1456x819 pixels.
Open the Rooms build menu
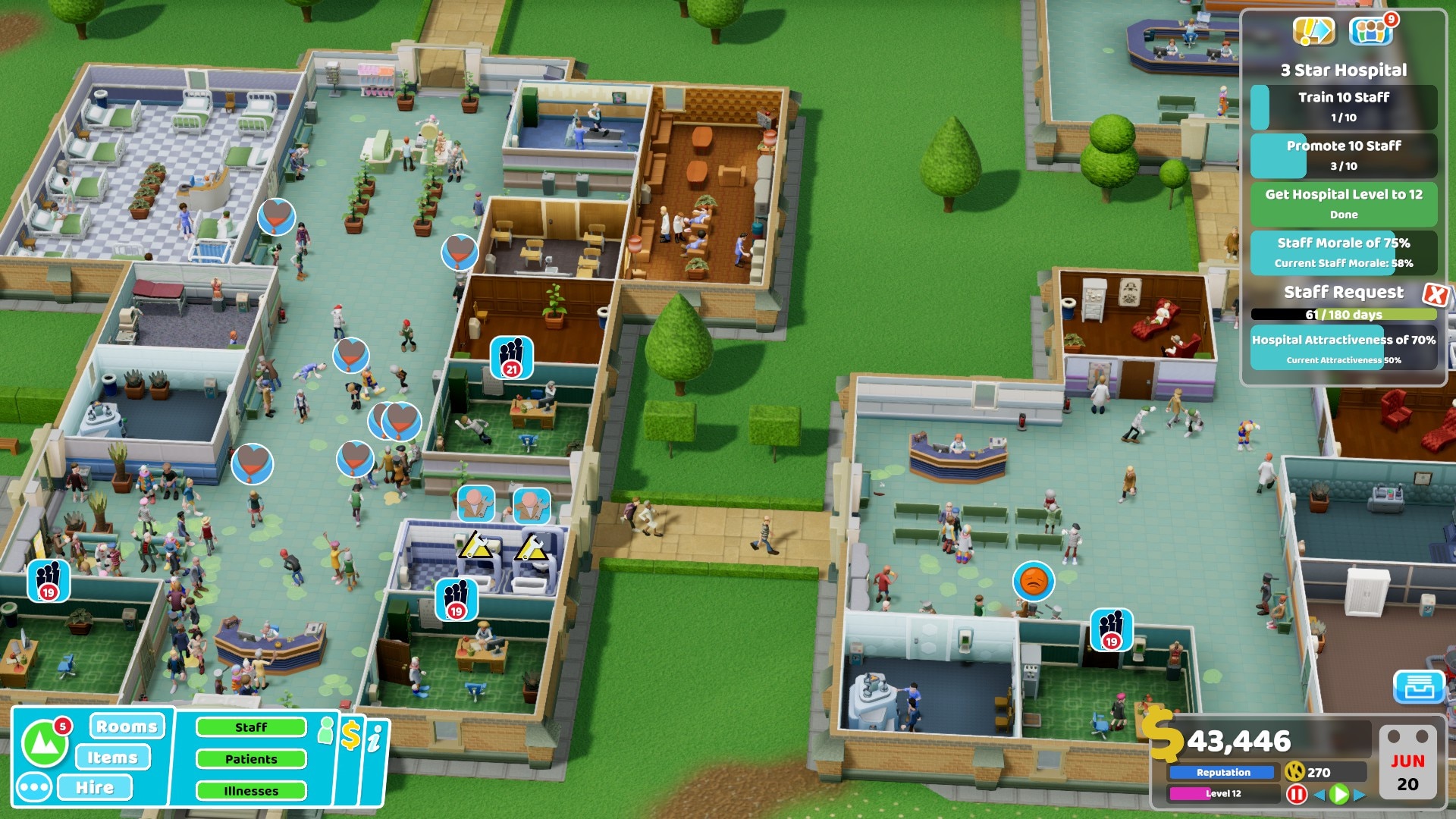tap(127, 726)
